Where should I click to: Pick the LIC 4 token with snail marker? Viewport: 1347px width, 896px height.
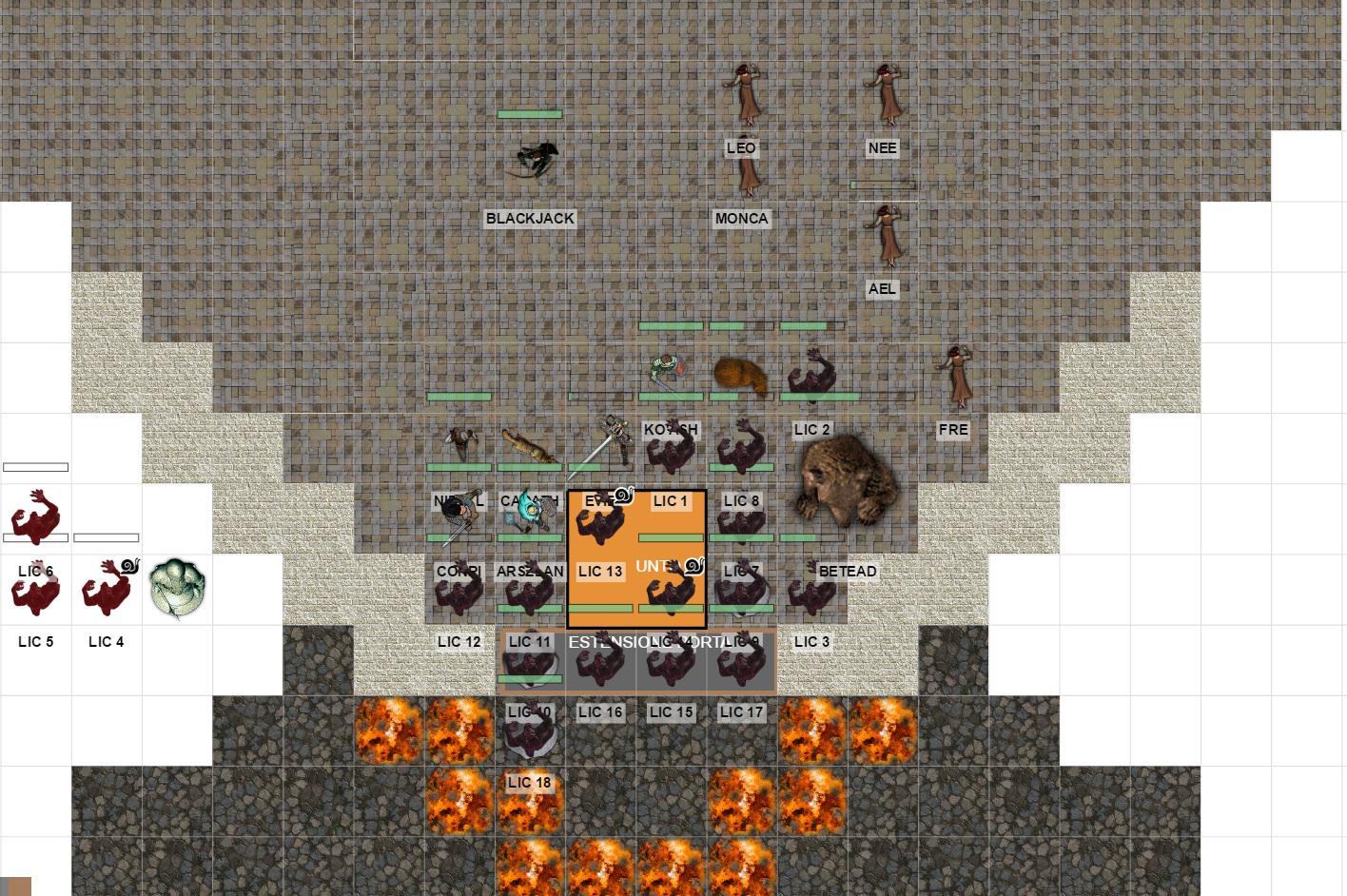[x=107, y=589]
